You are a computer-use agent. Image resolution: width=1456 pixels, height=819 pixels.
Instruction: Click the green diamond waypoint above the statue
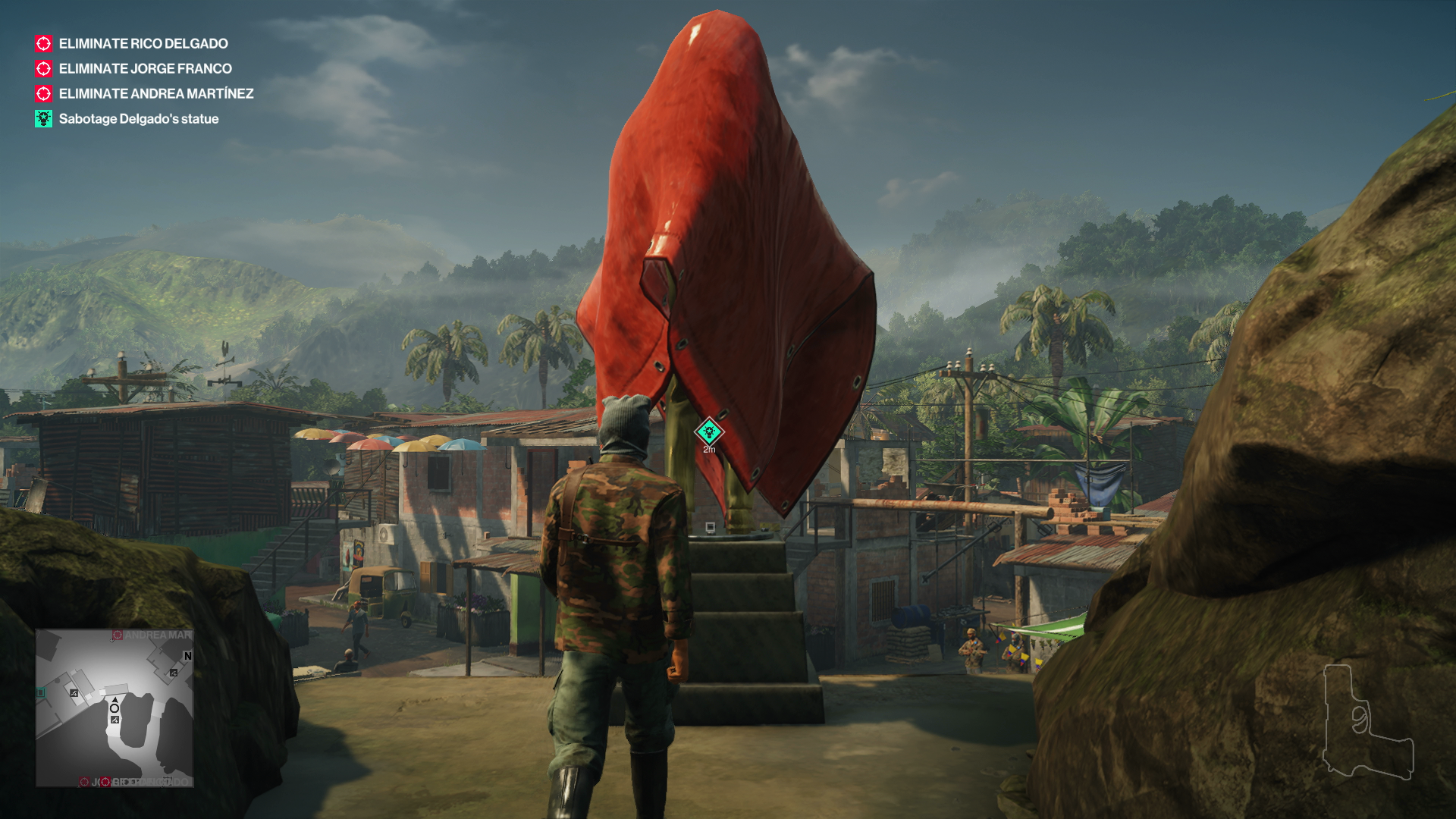[708, 431]
